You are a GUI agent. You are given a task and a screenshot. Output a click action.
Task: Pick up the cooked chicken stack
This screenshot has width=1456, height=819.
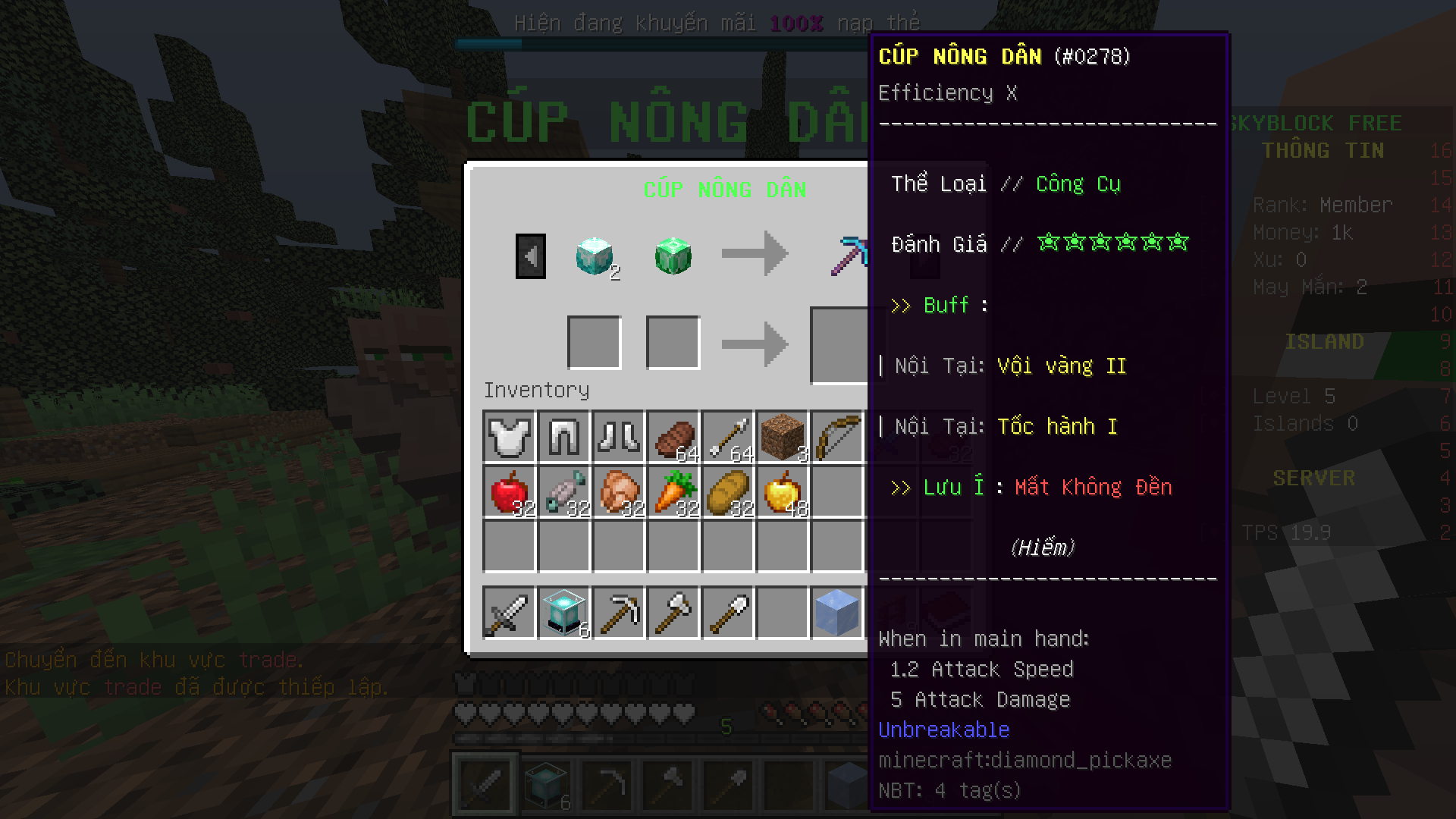pos(618,492)
